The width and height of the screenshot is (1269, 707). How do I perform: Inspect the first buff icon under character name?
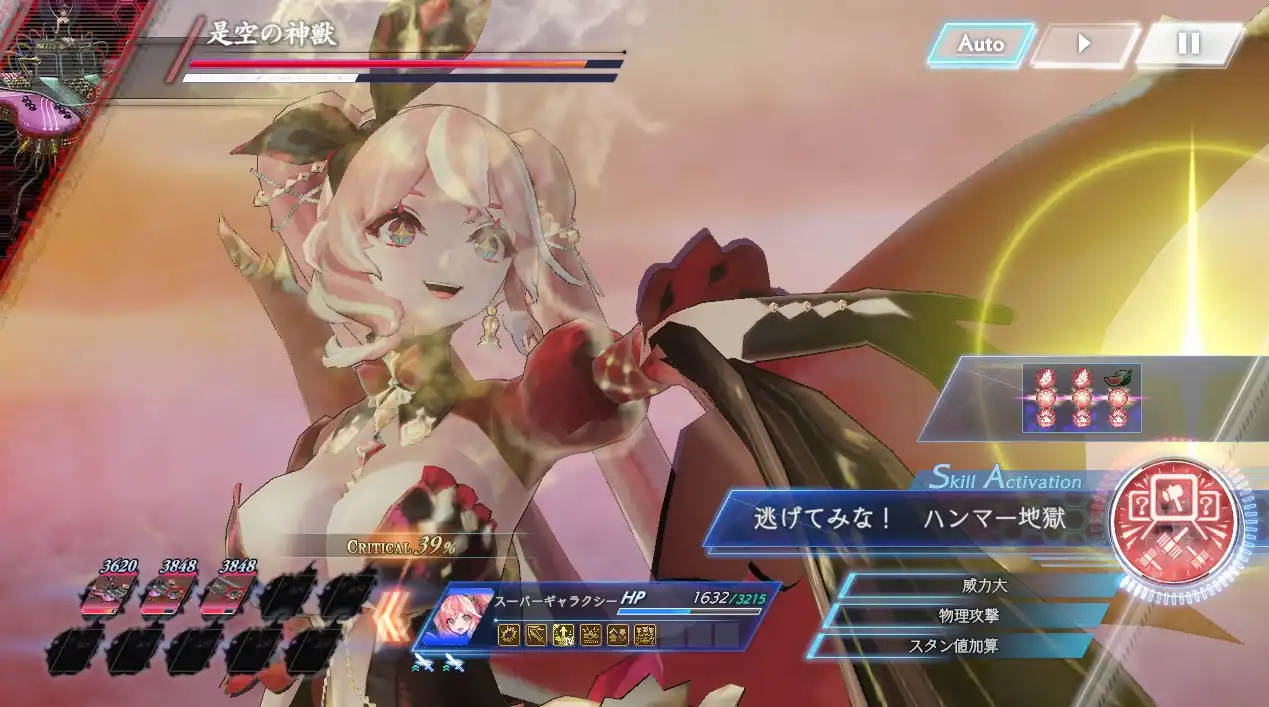(509, 634)
